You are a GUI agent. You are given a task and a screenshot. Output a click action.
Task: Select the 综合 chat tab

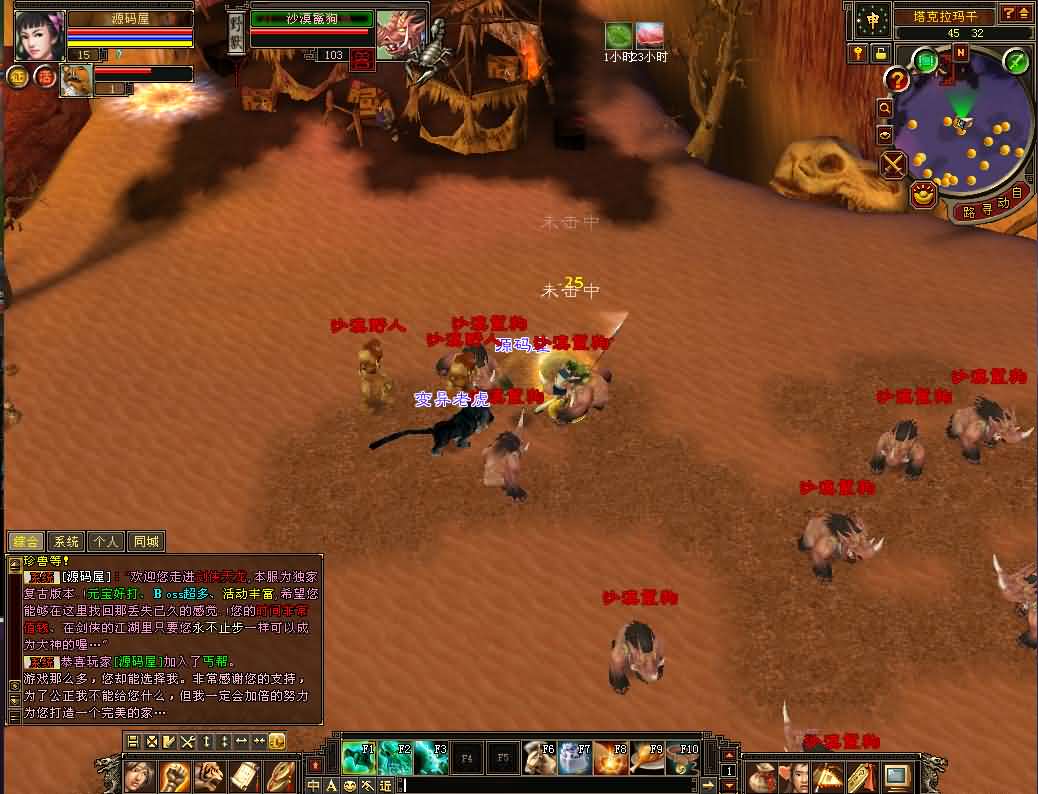(27, 542)
